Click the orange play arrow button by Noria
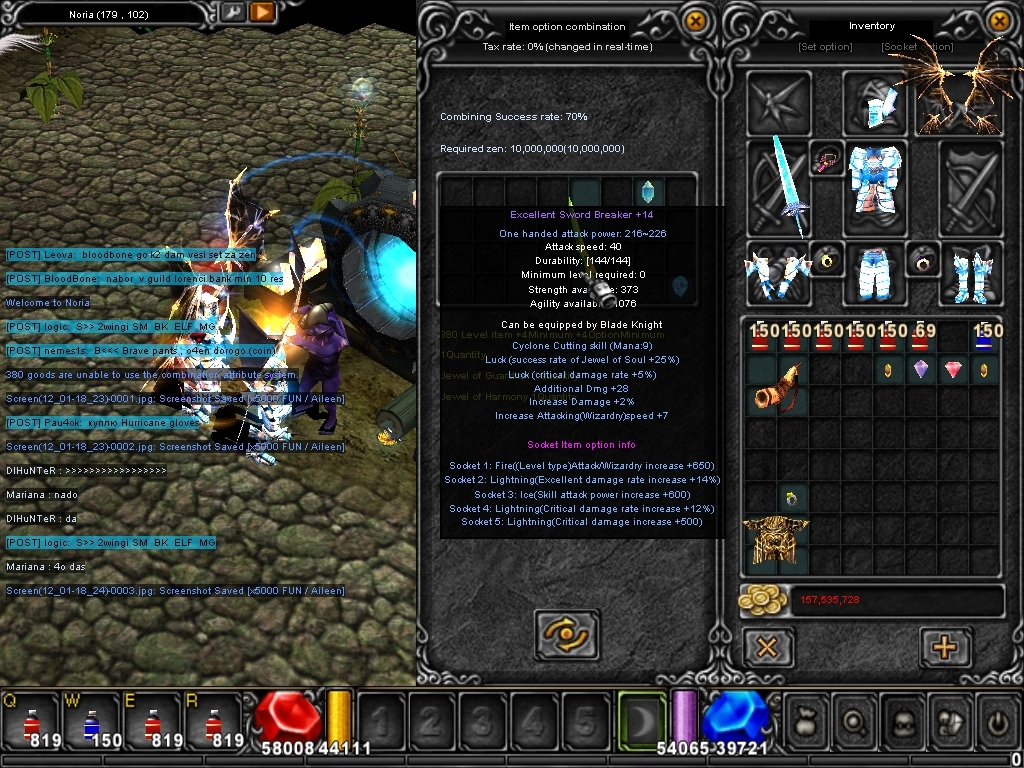Image resolution: width=1024 pixels, height=768 pixels. coord(262,13)
